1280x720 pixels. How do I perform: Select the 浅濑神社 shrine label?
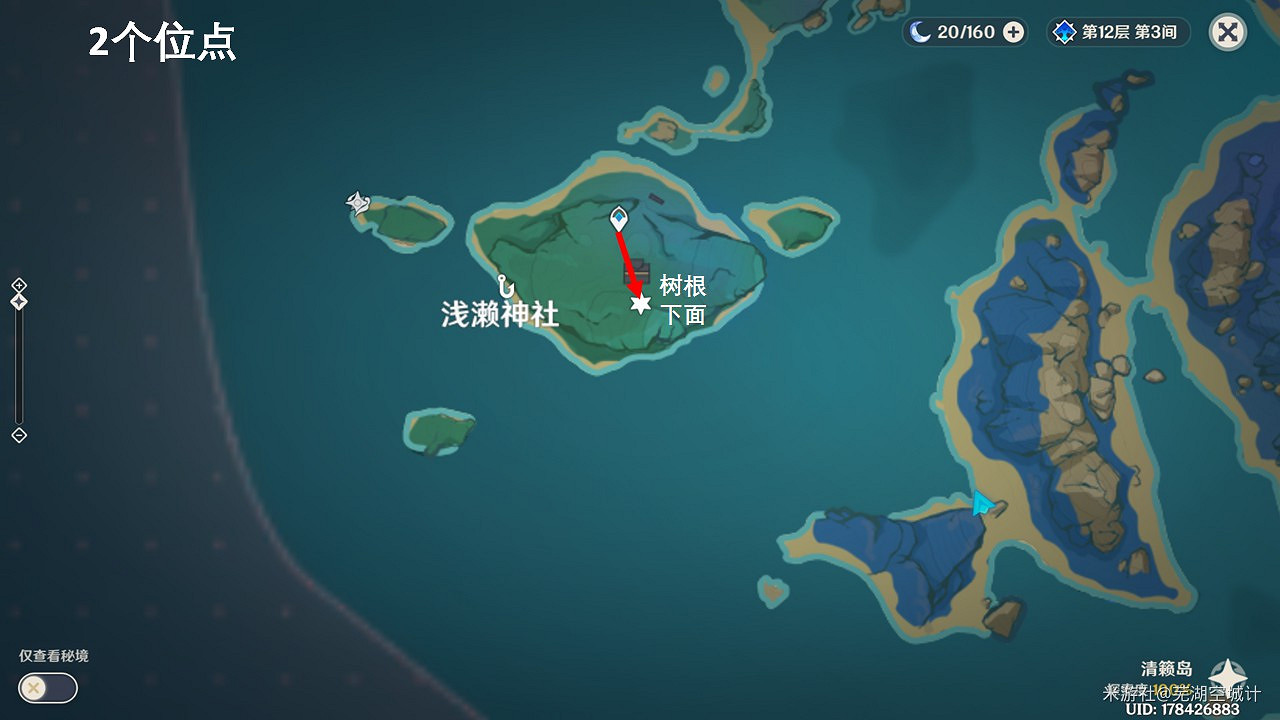click(x=500, y=314)
